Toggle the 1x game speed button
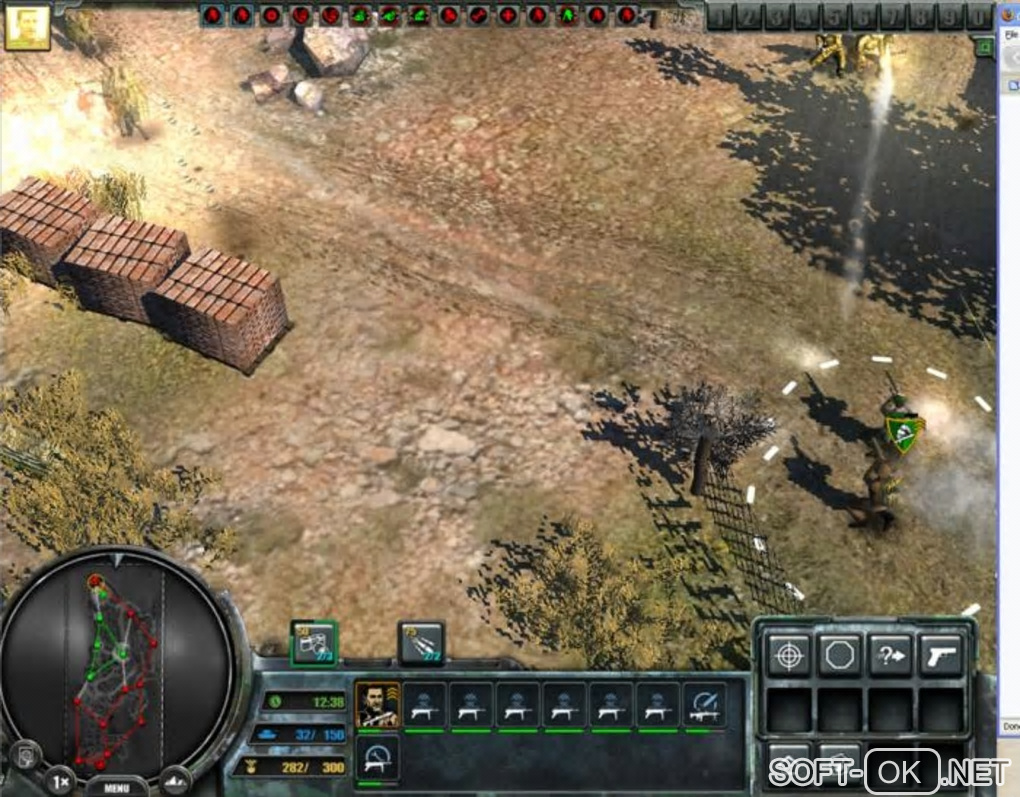The width and height of the screenshot is (1020, 797). [61, 779]
